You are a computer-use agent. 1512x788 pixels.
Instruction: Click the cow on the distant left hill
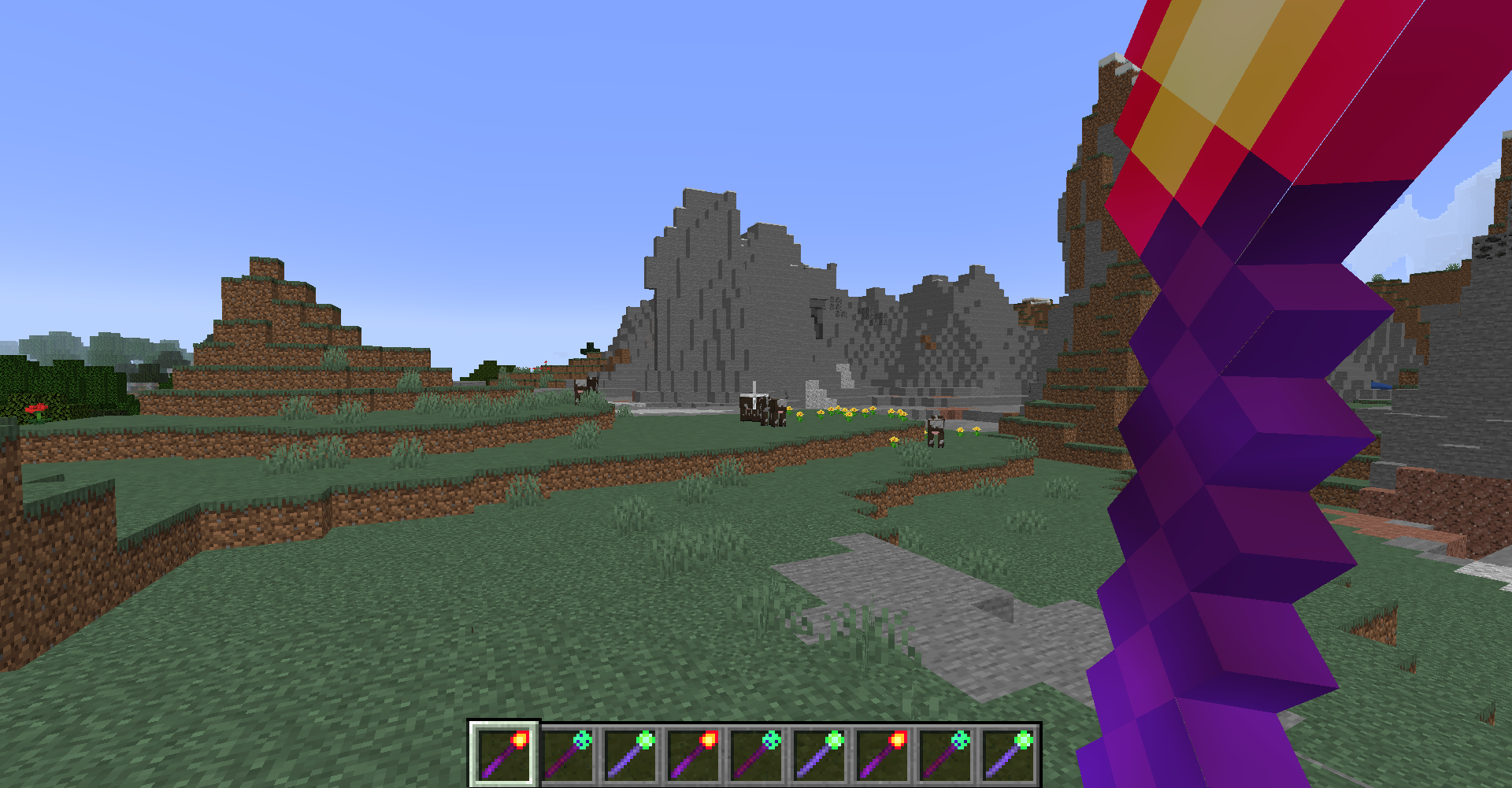[584, 386]
